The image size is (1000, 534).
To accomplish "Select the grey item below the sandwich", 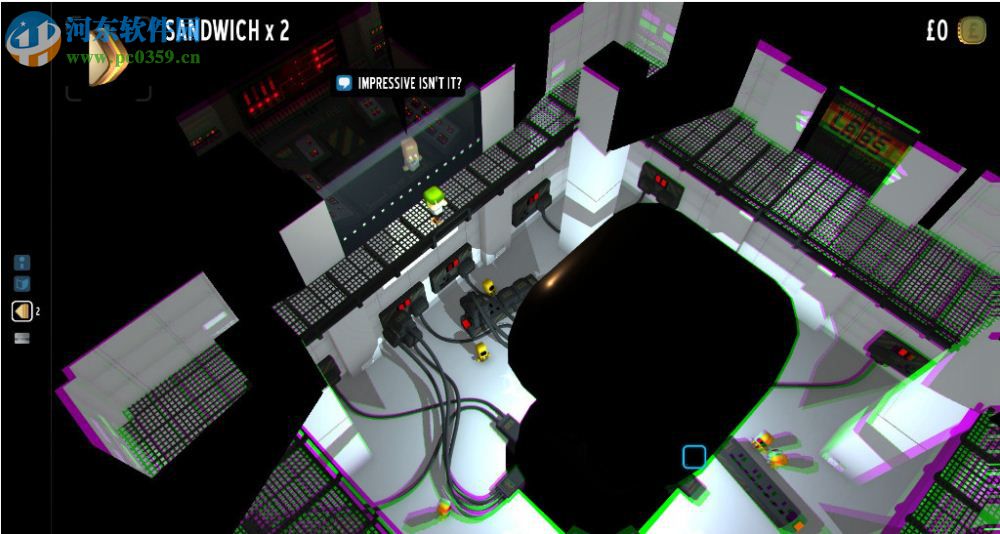I will 22,338.
